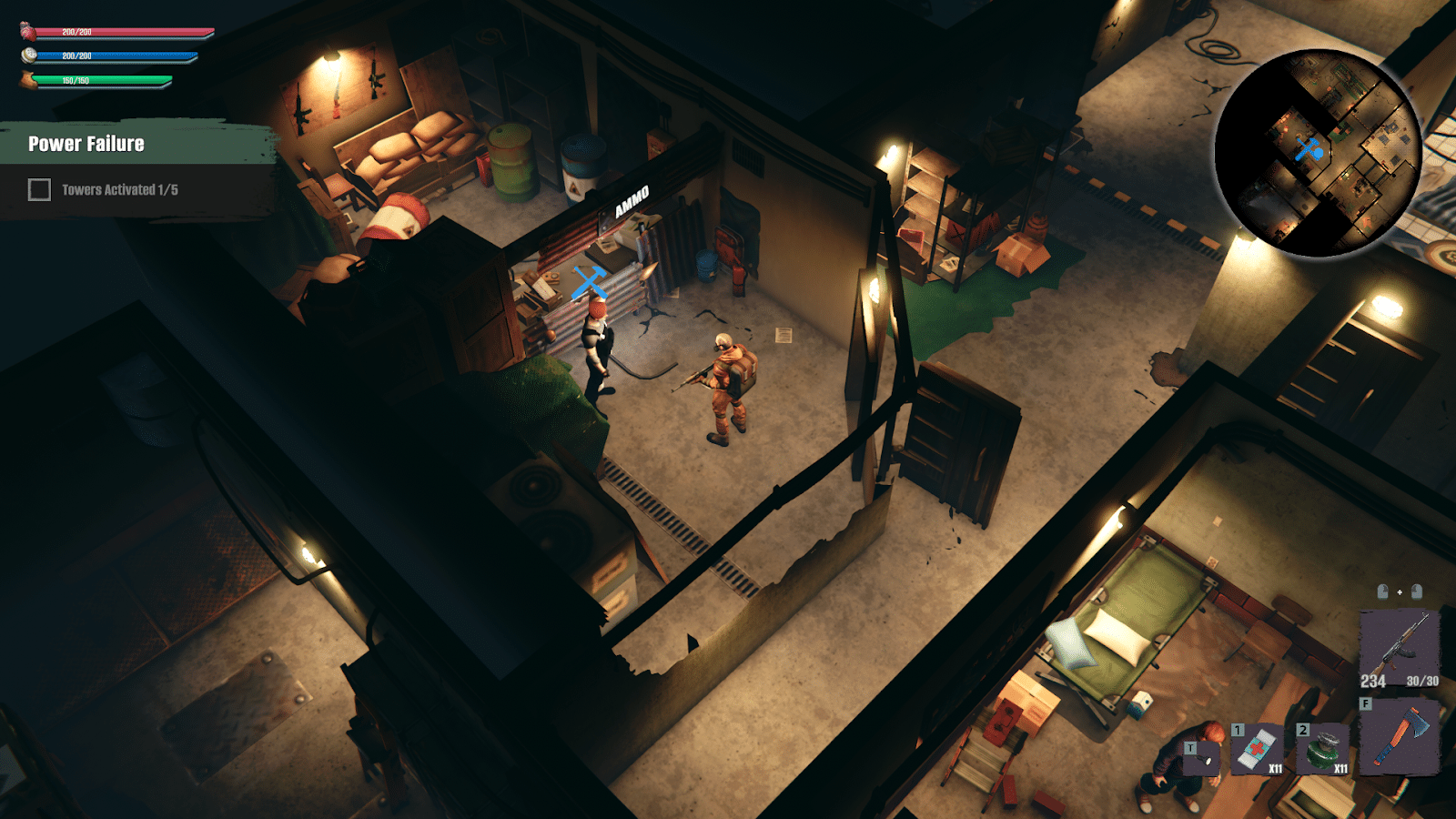Image resolution: width=1456 pixels, height=819 pixels.
Task: Toggle the right padlock icon
Action: (1417, 591)
